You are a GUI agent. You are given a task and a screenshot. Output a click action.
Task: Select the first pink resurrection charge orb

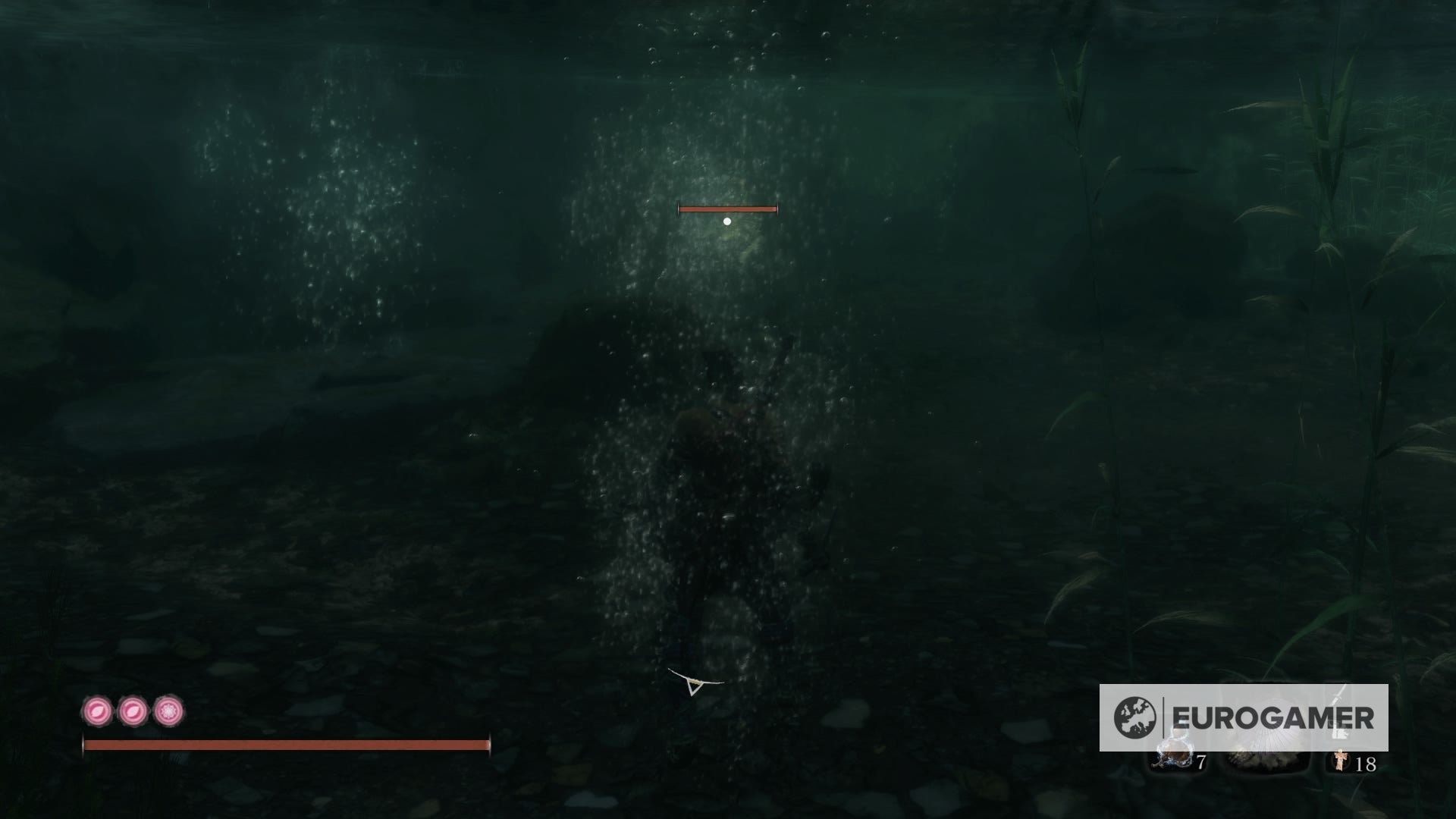click(99, 711)
